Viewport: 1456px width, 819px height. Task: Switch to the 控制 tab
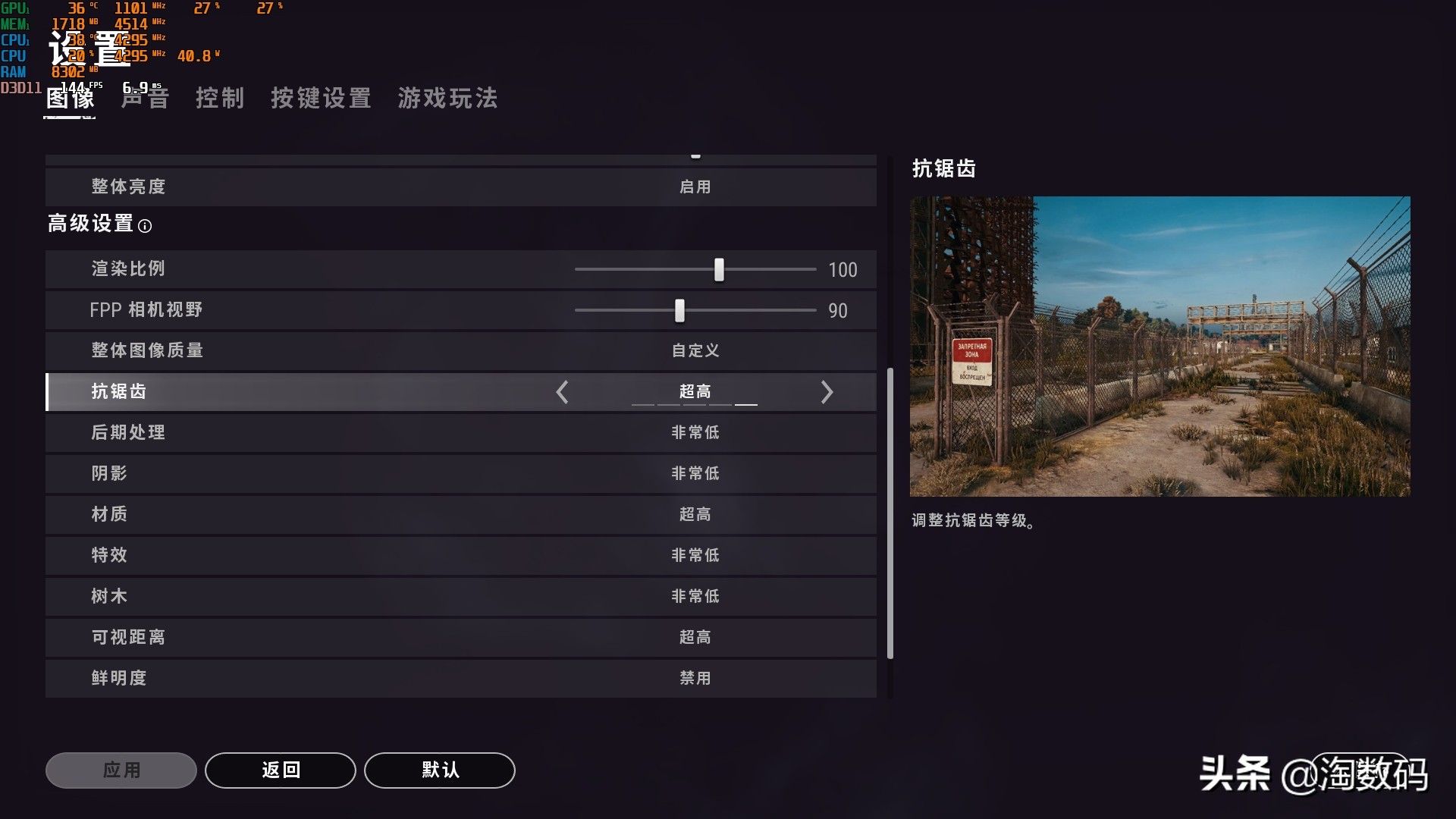click(x=221, y=99)
